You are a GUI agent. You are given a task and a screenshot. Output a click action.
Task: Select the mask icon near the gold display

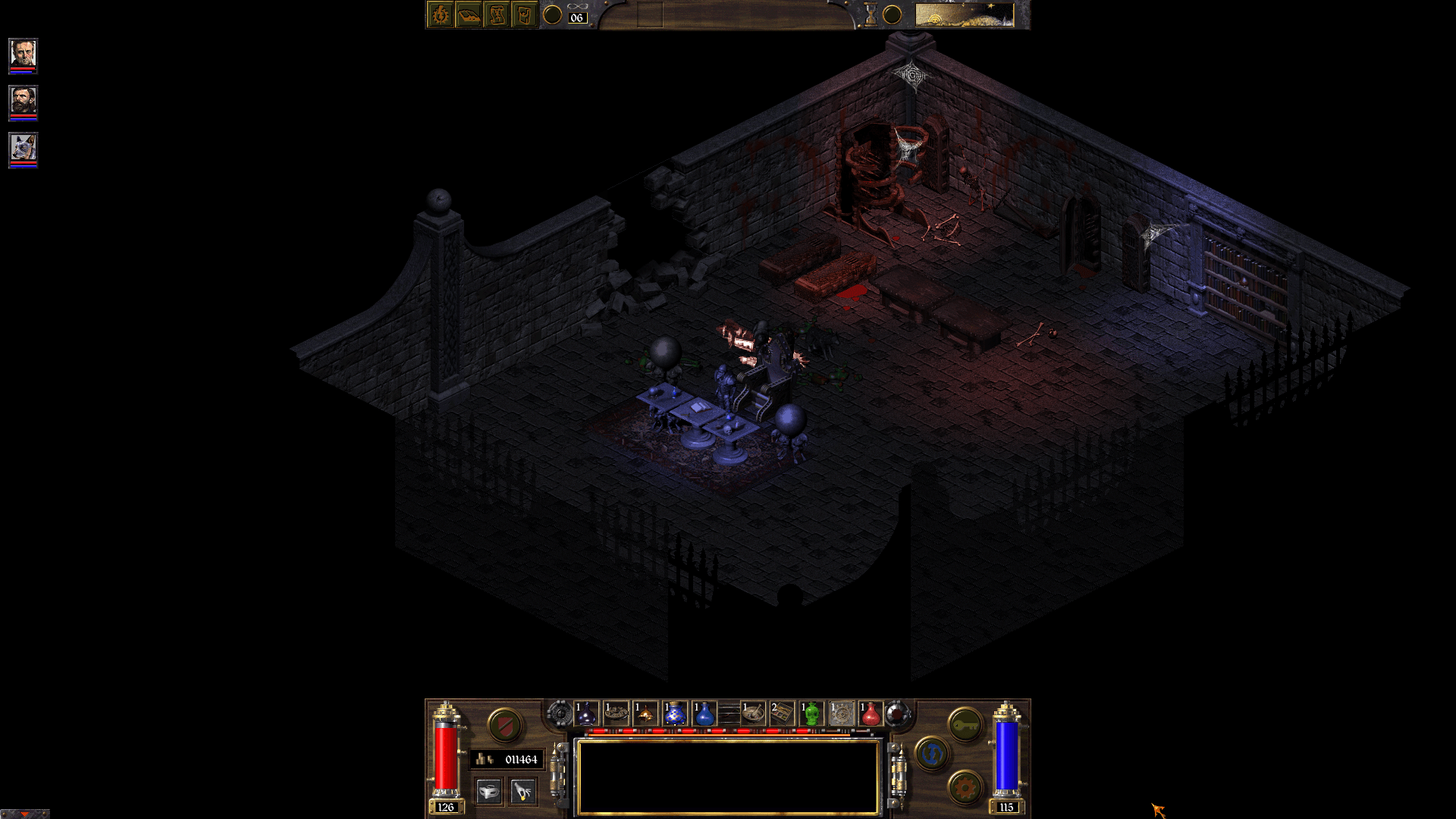489,791
